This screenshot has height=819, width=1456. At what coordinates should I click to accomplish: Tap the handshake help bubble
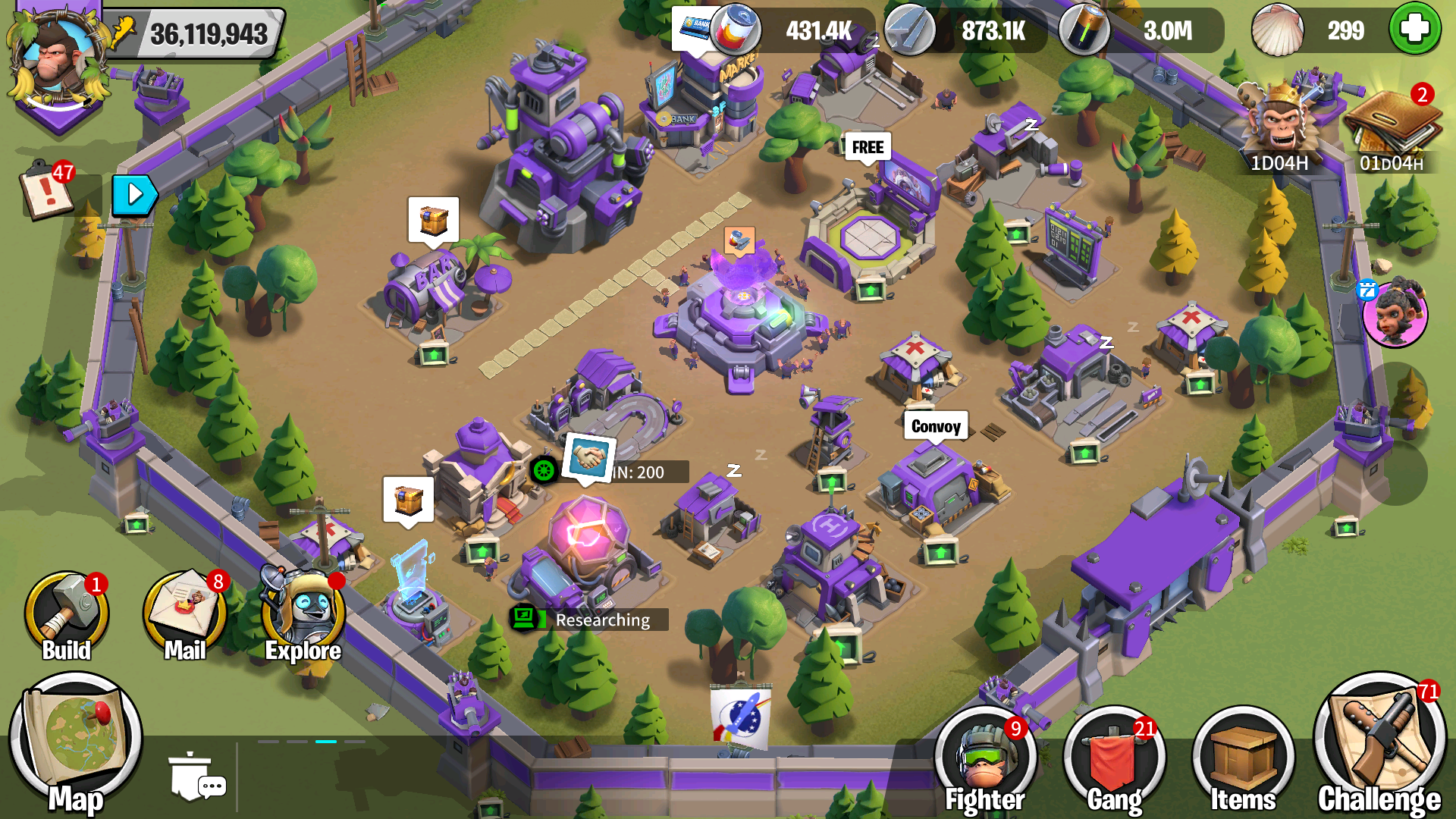588,457
